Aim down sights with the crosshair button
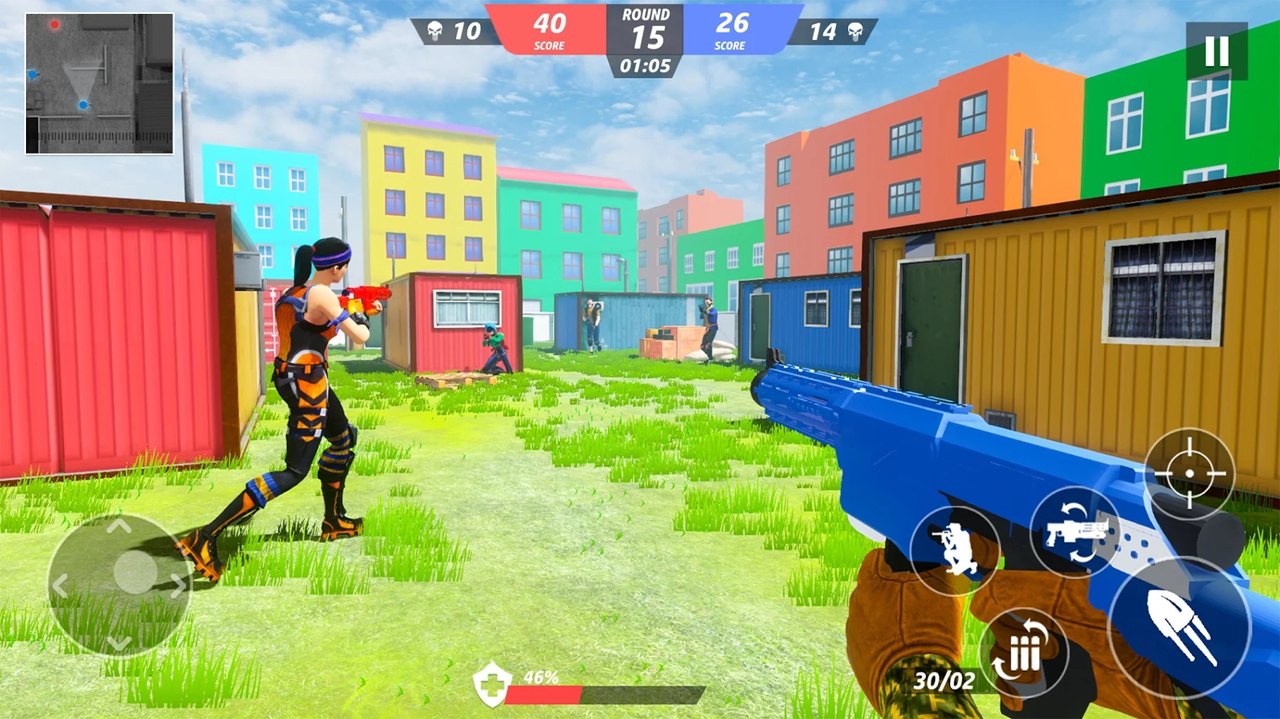The width and height of the screenshot is (1280, 719). click(1189, 473)
